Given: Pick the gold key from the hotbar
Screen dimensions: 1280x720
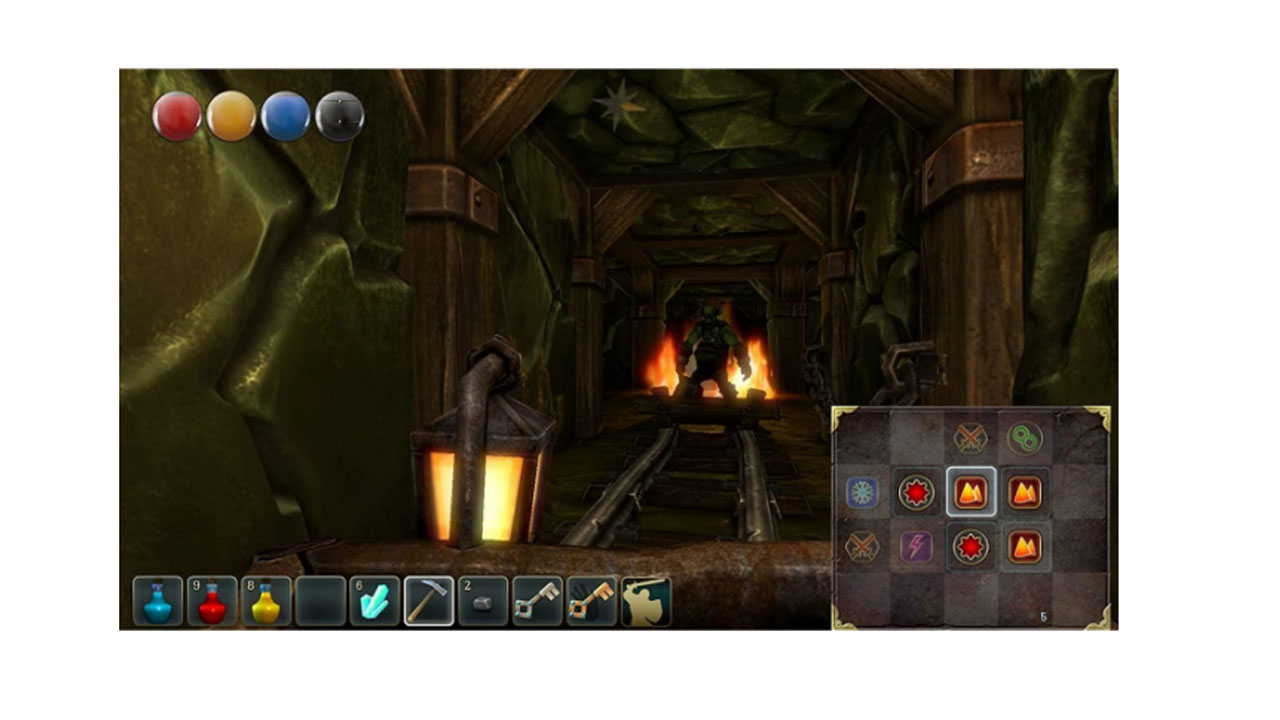Looking at the screenshot, I should click(592, 600).
